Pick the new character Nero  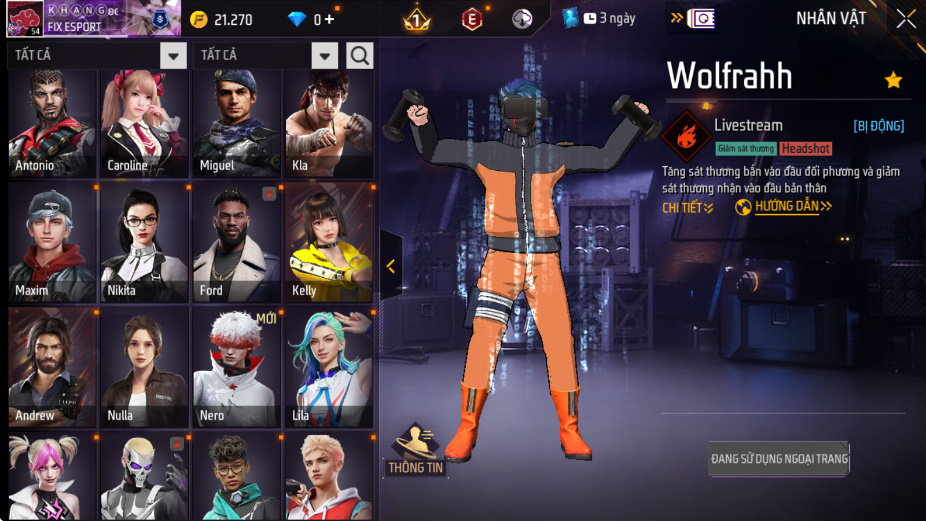(x=236, y=368)
